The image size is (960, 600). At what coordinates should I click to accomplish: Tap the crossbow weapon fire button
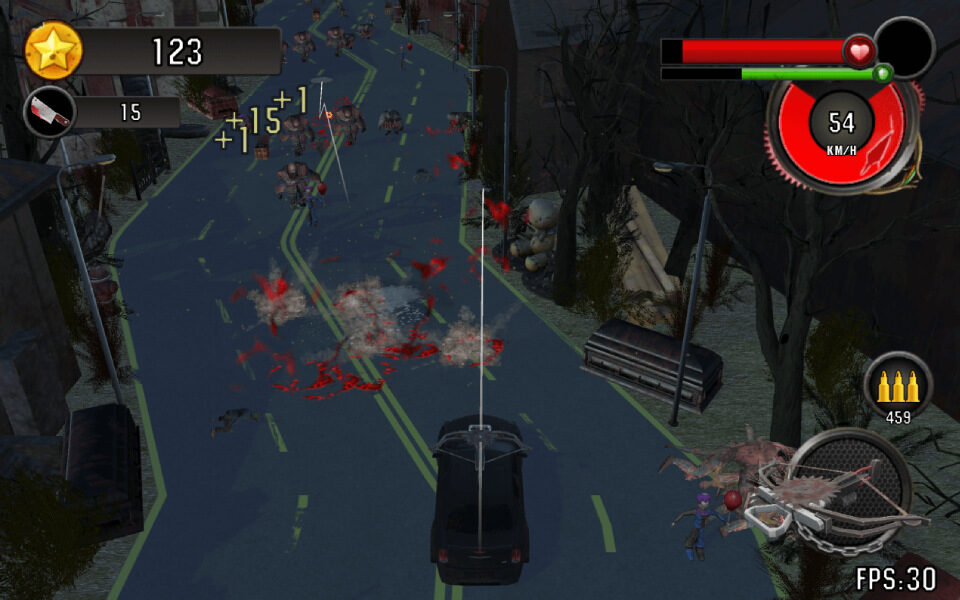[x=849, y=491]
